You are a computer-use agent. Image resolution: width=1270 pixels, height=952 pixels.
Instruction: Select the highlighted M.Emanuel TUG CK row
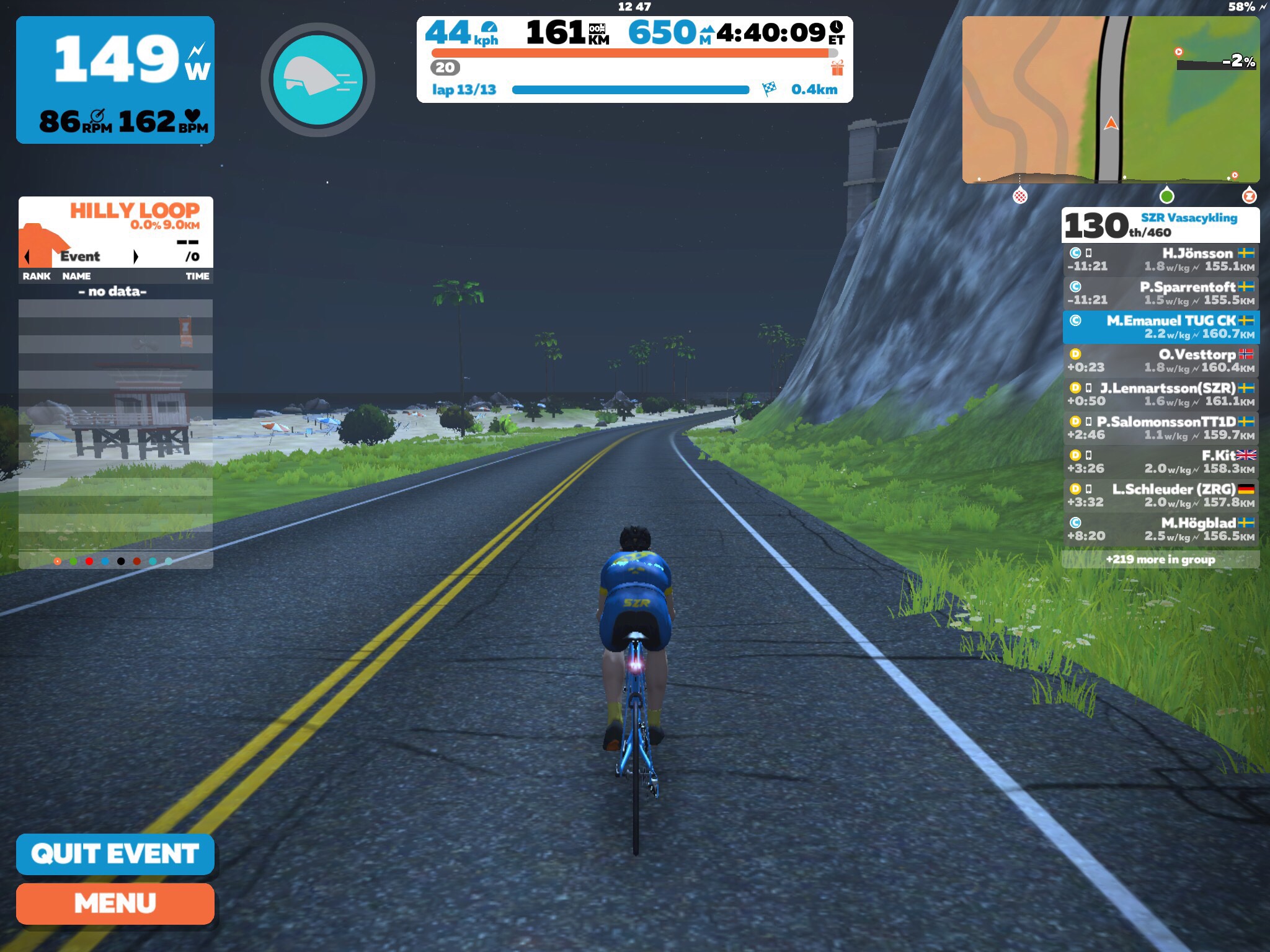pyautogui.click(x=1161, y=327)
